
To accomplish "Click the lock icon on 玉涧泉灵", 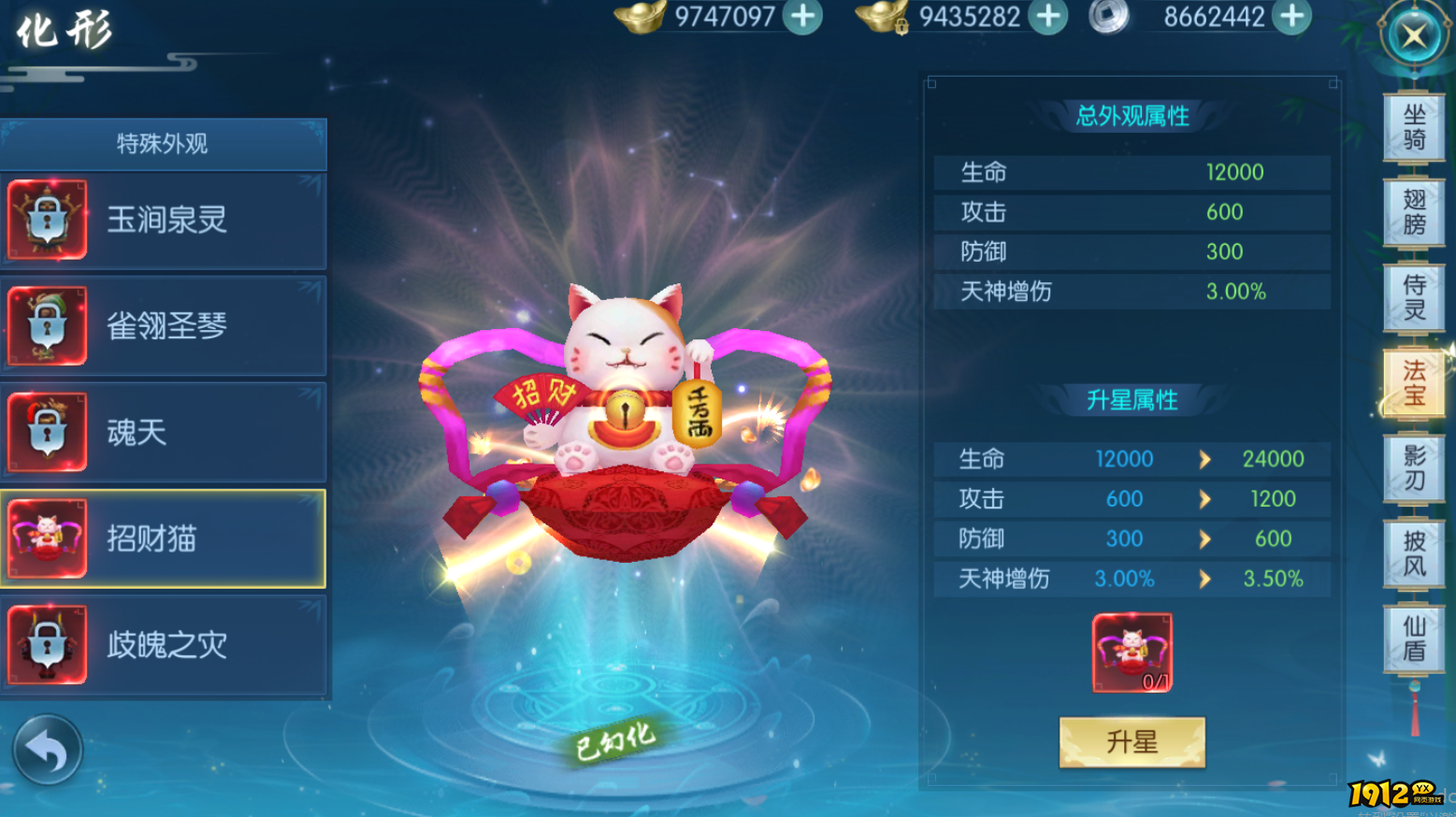I will click(x=49, y=219).
